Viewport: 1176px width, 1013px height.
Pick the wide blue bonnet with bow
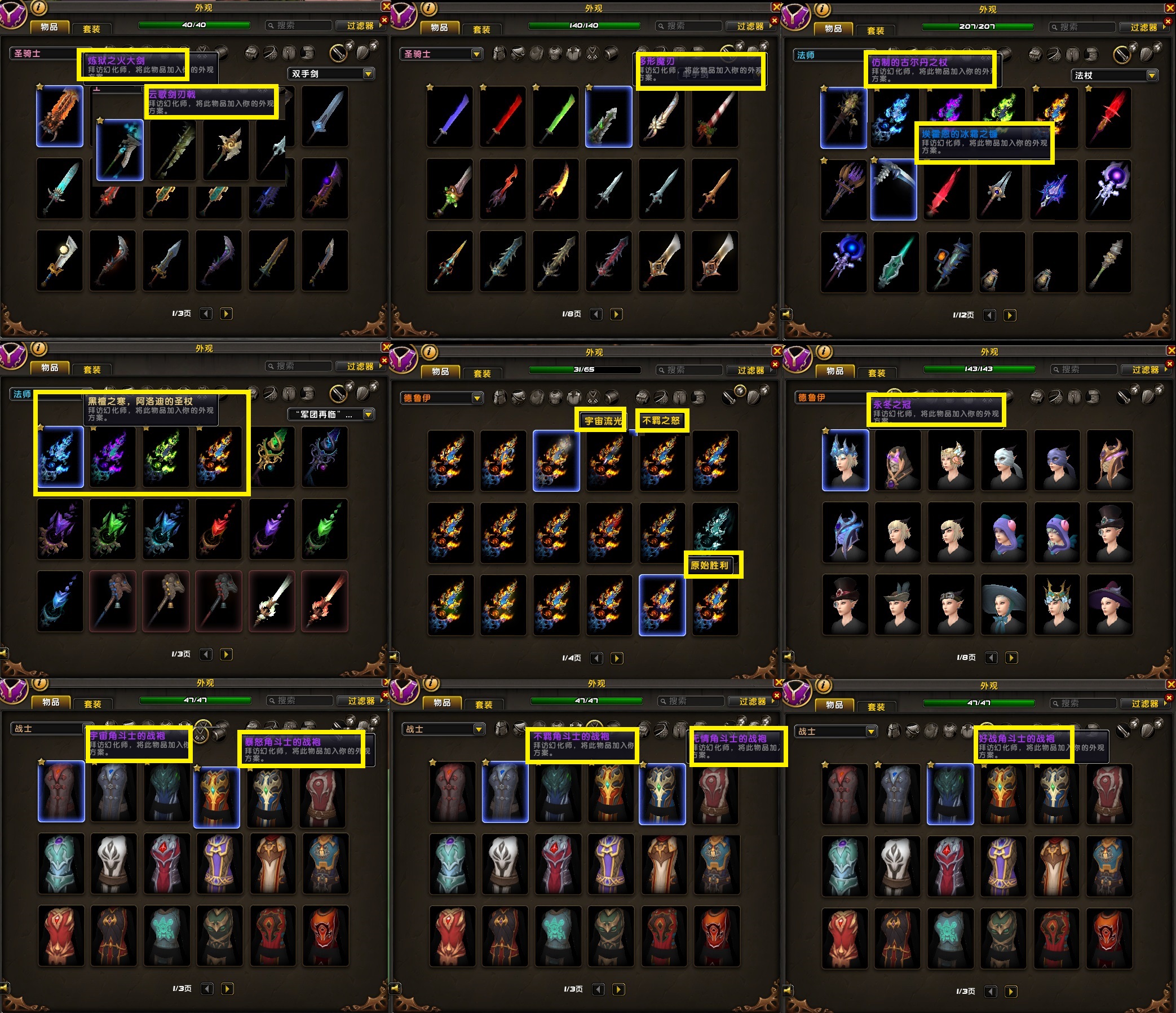tap(1004, 604)
